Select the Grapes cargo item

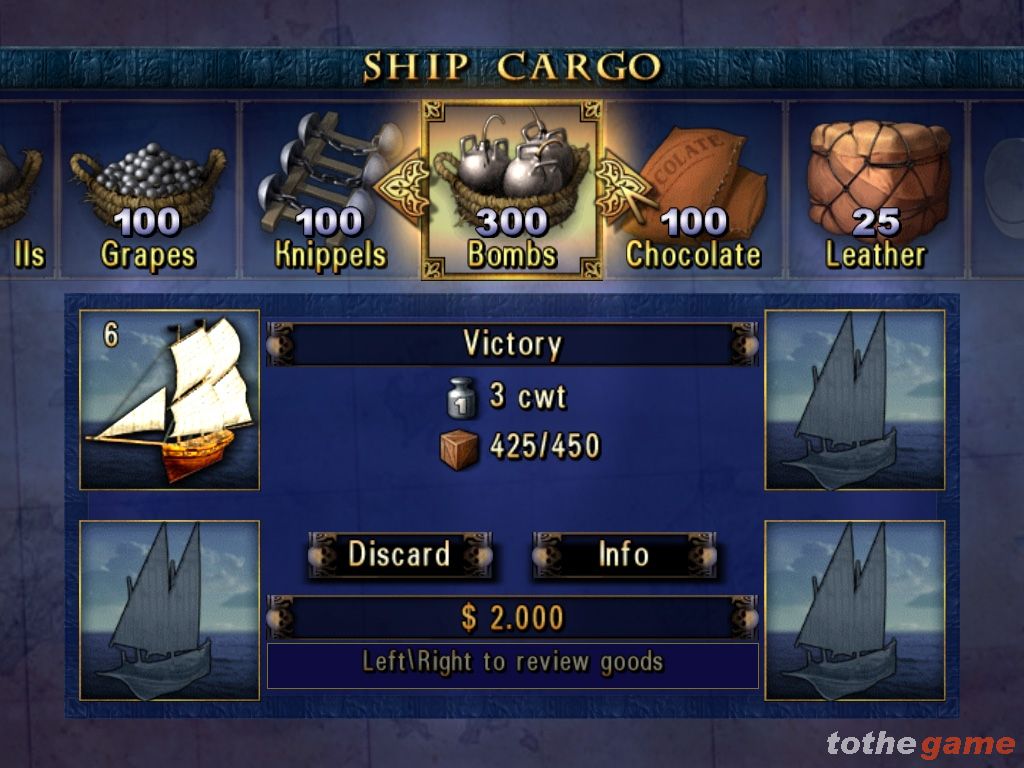(149, 190)
